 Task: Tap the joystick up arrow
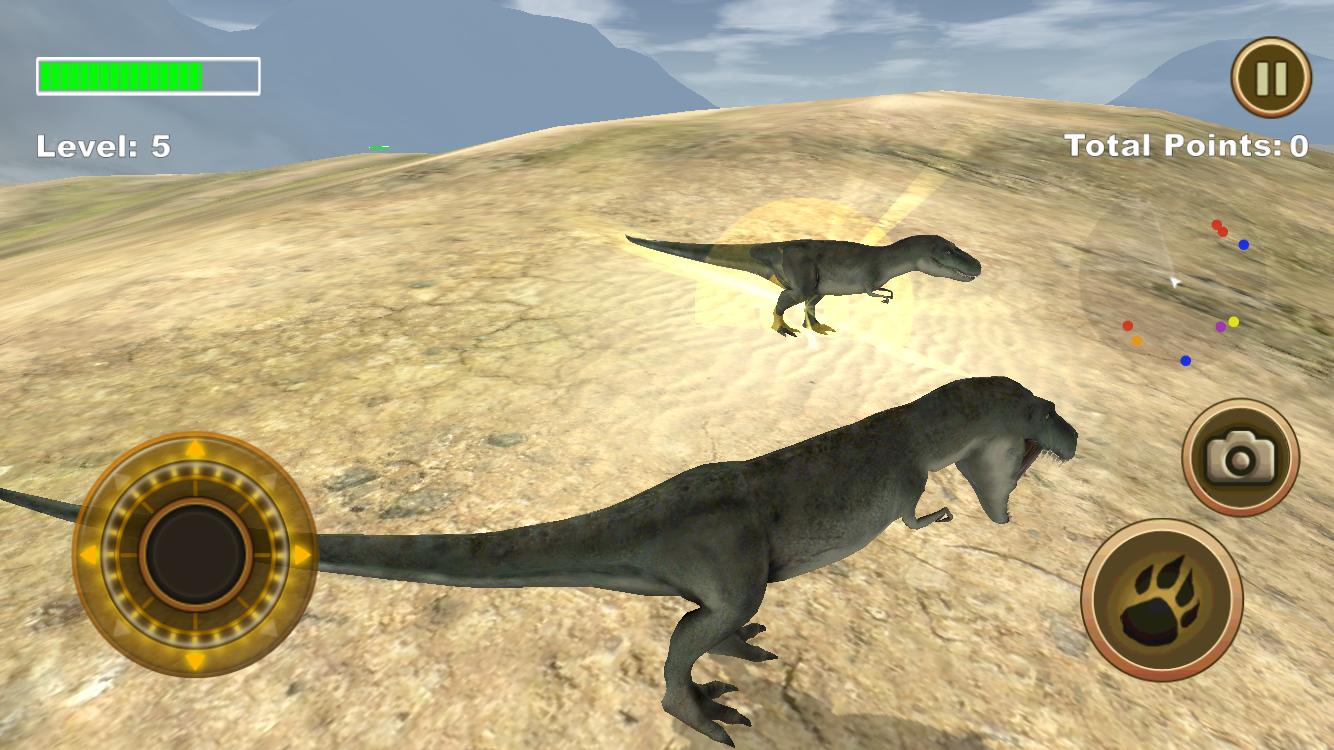coord(193,451)
